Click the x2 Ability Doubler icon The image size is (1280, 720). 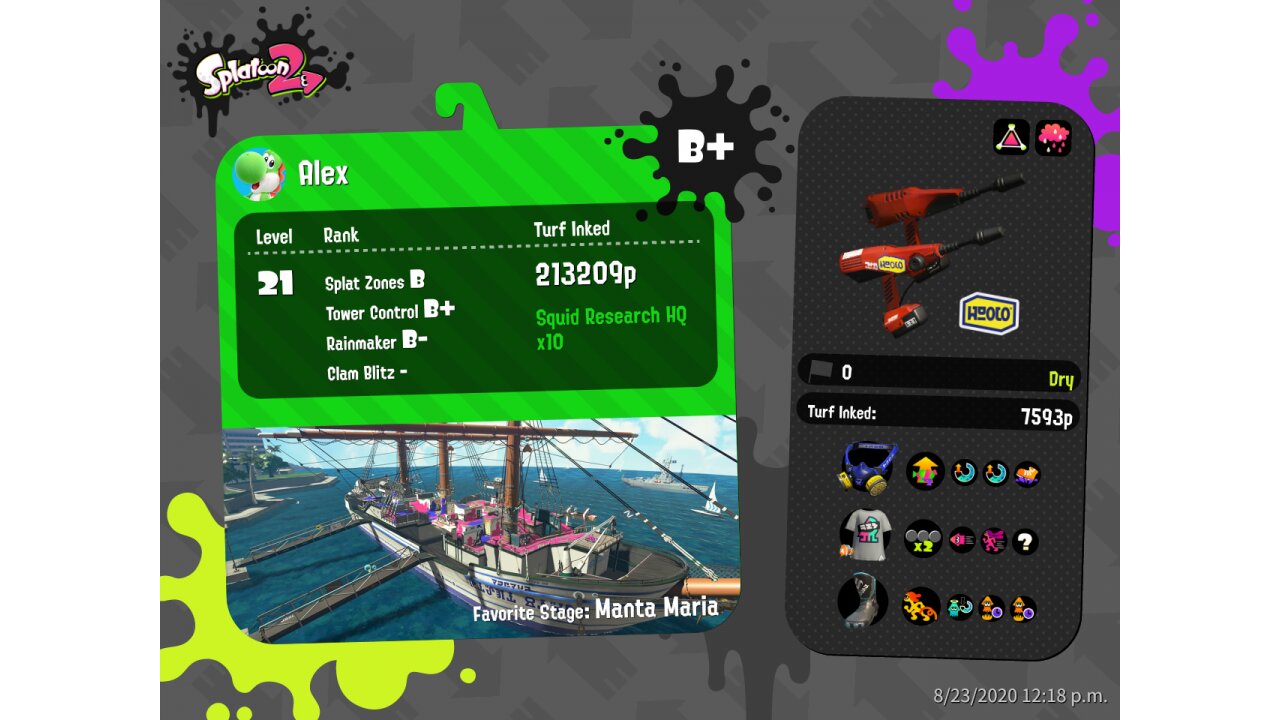point(923,540)
